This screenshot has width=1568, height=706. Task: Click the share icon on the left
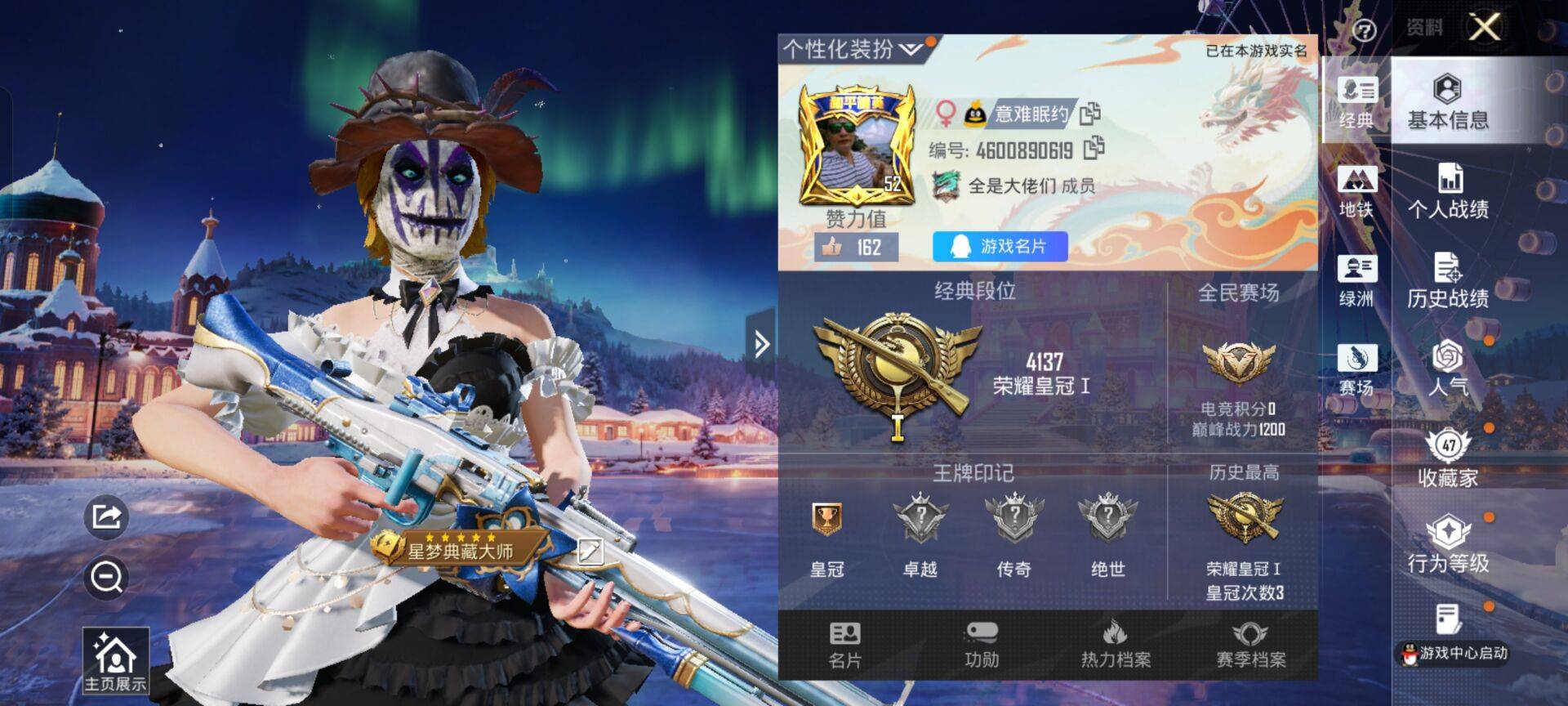105,515
